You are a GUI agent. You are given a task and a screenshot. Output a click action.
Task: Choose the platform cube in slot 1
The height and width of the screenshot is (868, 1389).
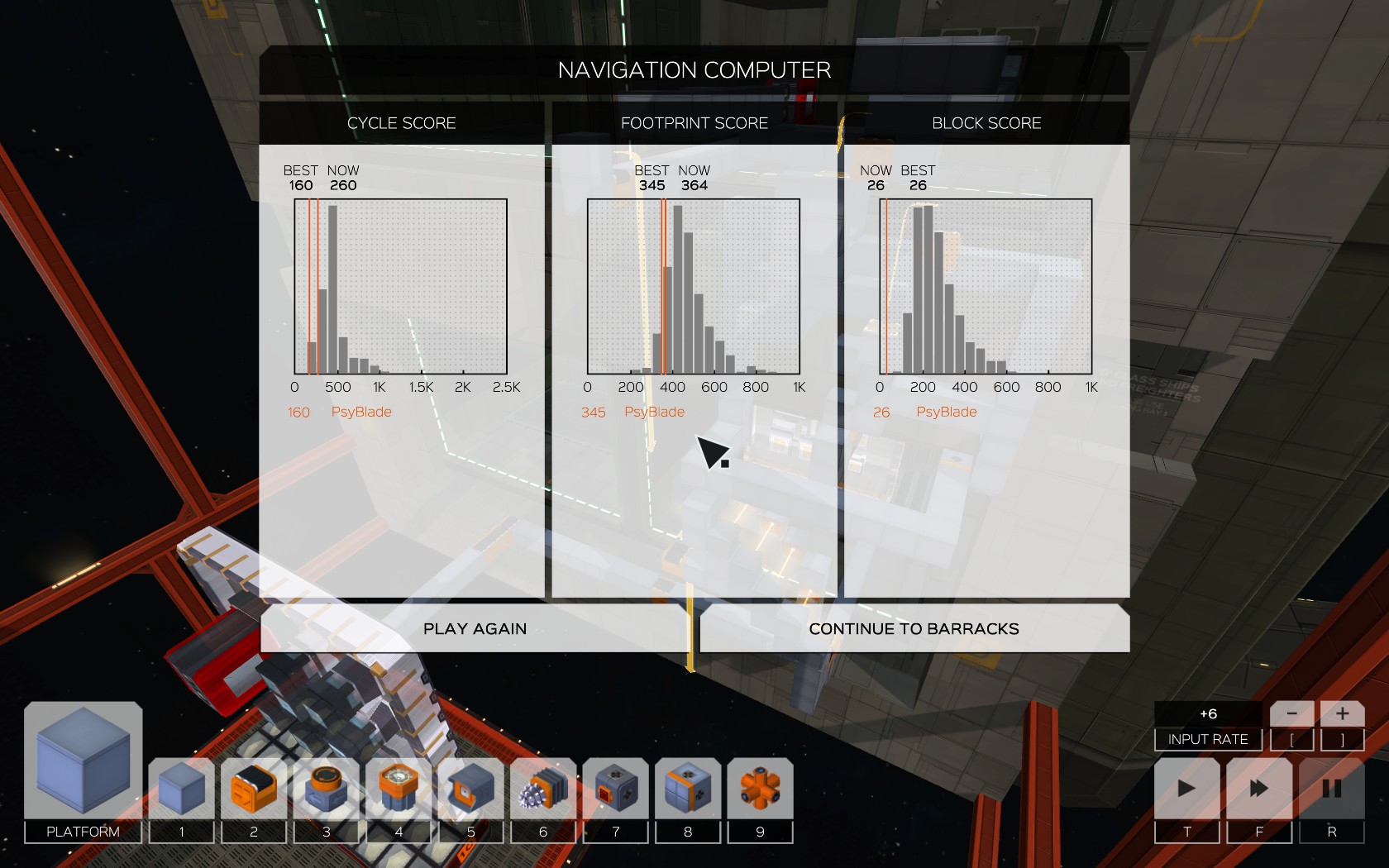(182, 789)
